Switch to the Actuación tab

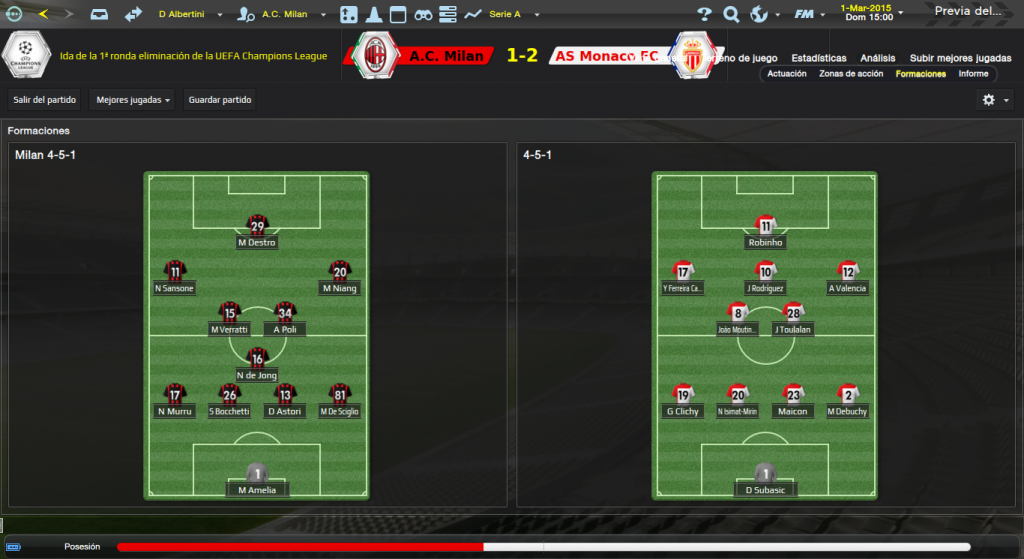click(787, 74)
